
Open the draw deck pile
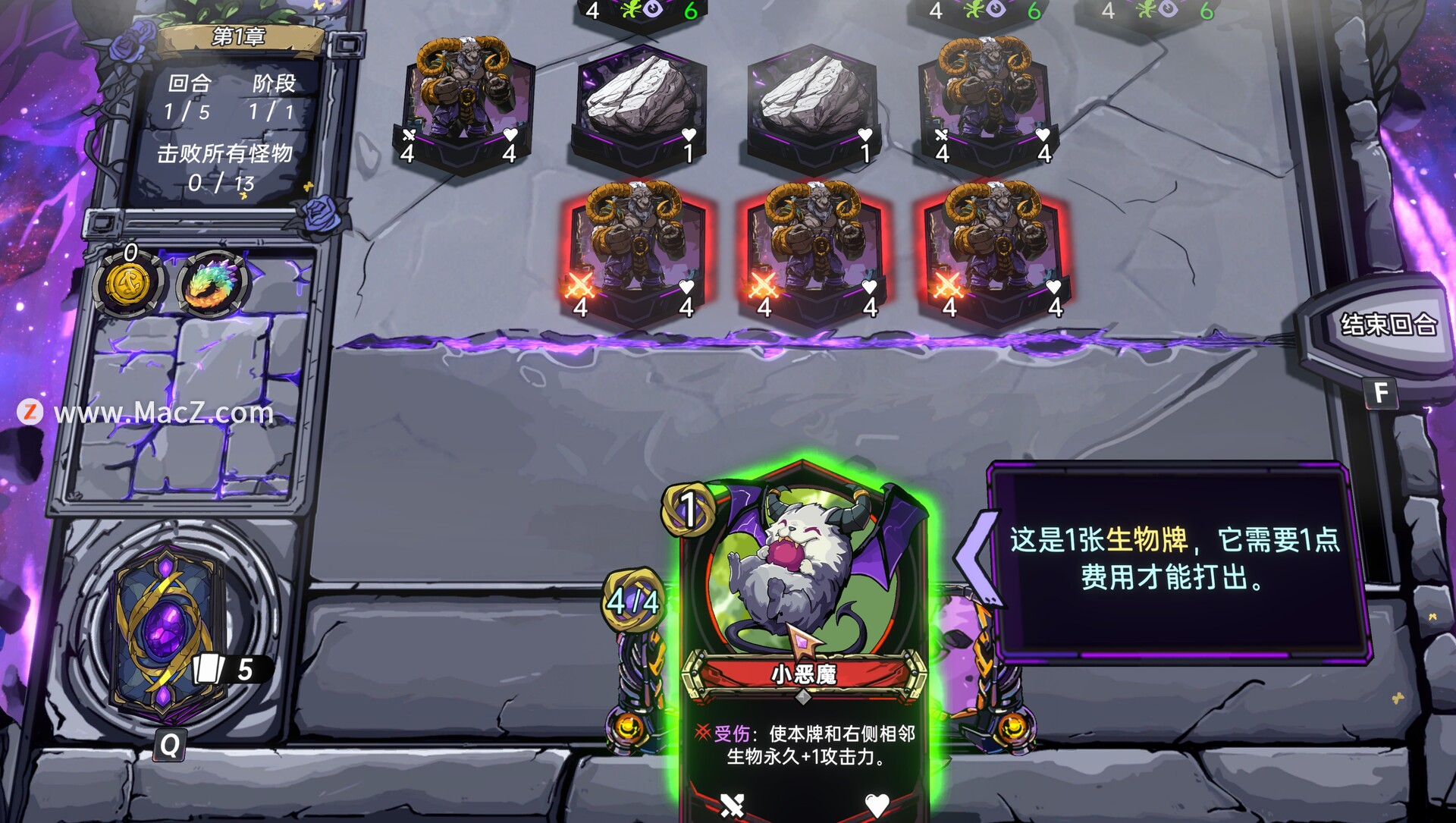pos(168,631)
